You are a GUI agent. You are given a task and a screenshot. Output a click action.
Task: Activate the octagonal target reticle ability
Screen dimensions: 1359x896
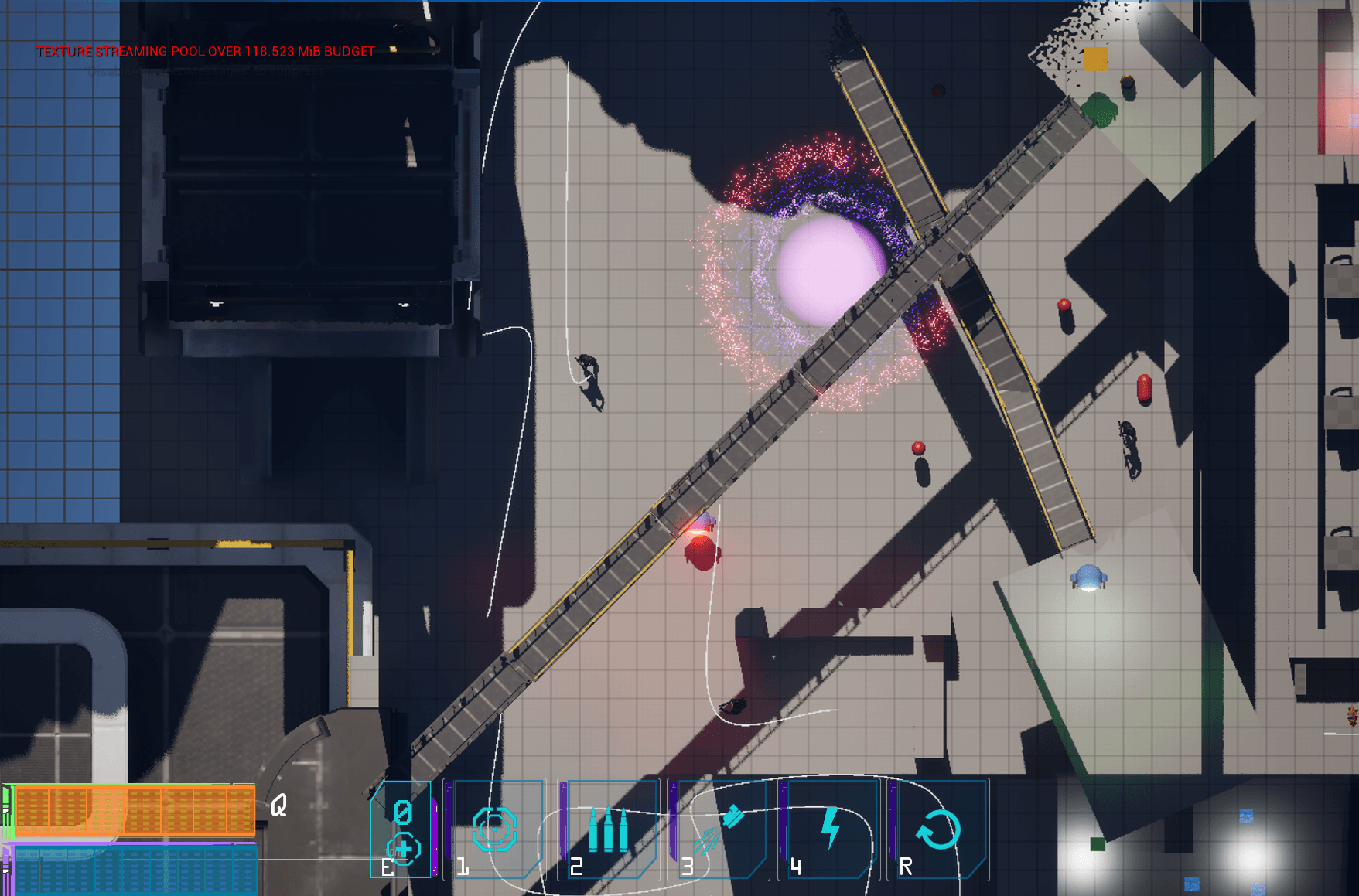click(495, 829)
